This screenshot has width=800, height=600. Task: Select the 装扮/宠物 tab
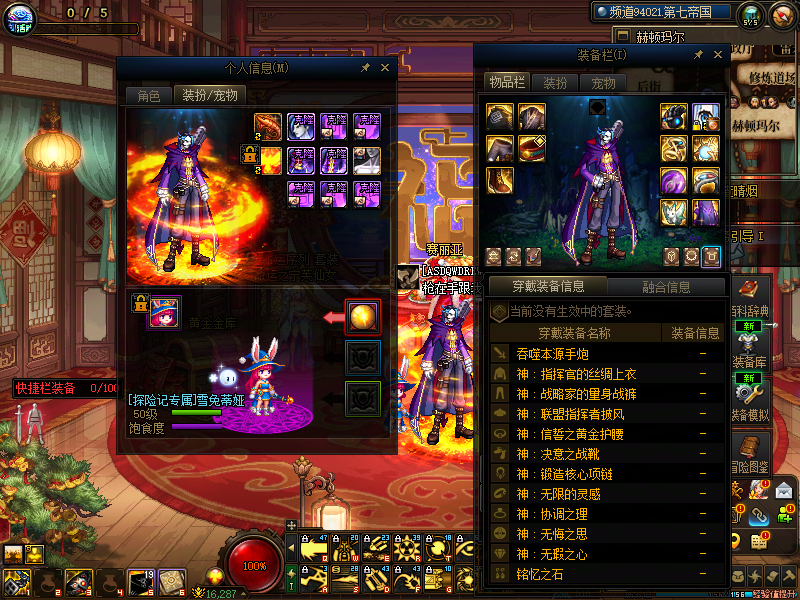[209, 96]
